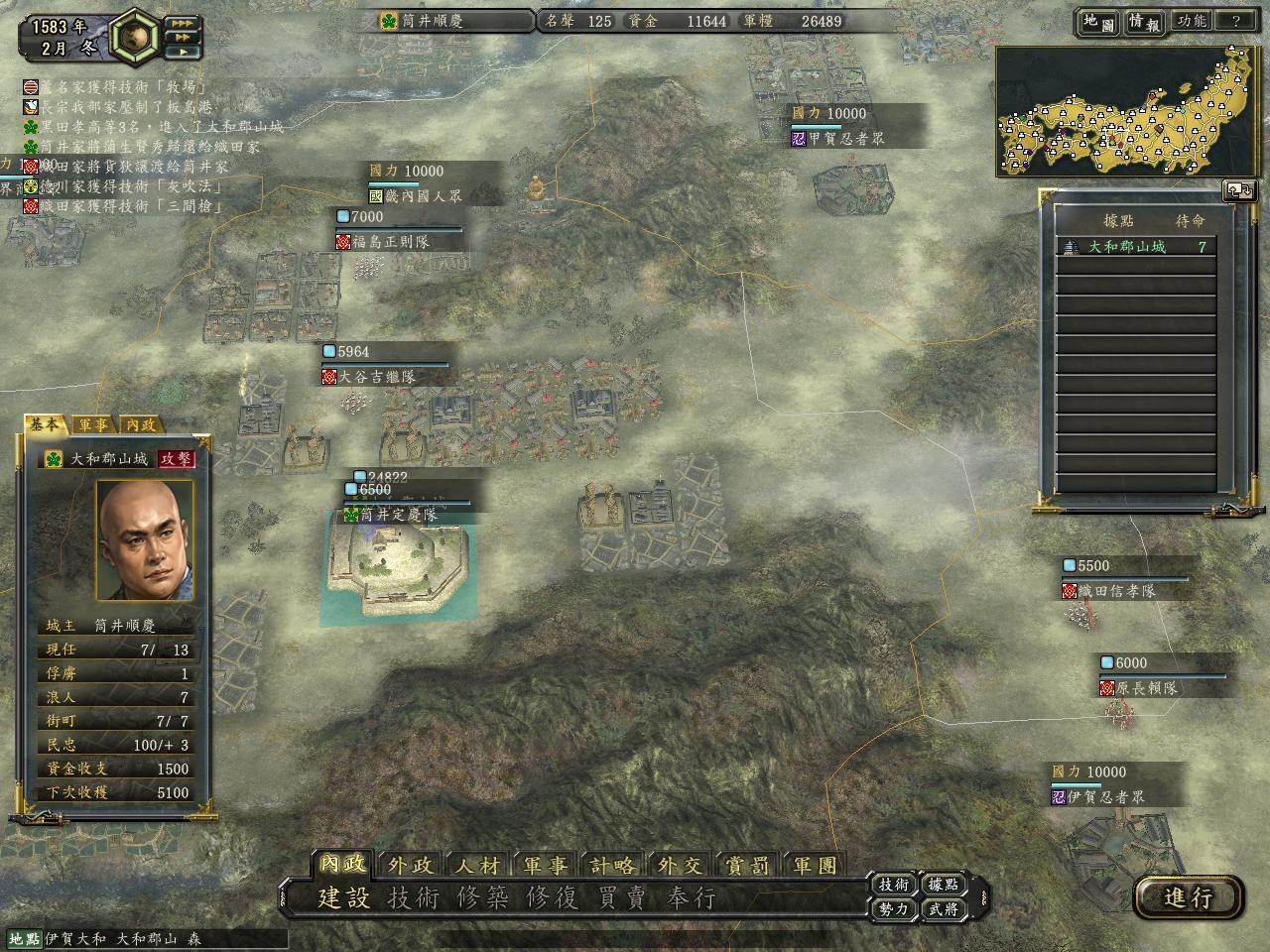Click the 進行 proceed button
The width and height of the screenshot is (1270, 952).
pyautogui.click(x=1189, y=897)
